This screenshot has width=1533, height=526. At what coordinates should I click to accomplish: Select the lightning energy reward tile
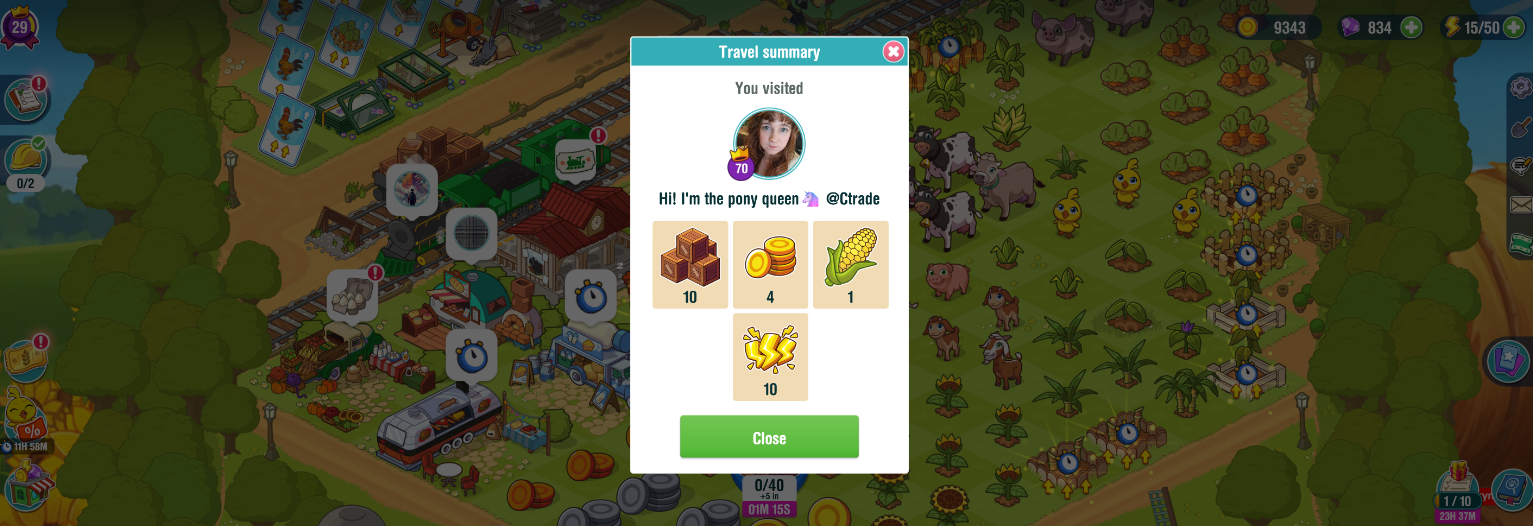770,356
